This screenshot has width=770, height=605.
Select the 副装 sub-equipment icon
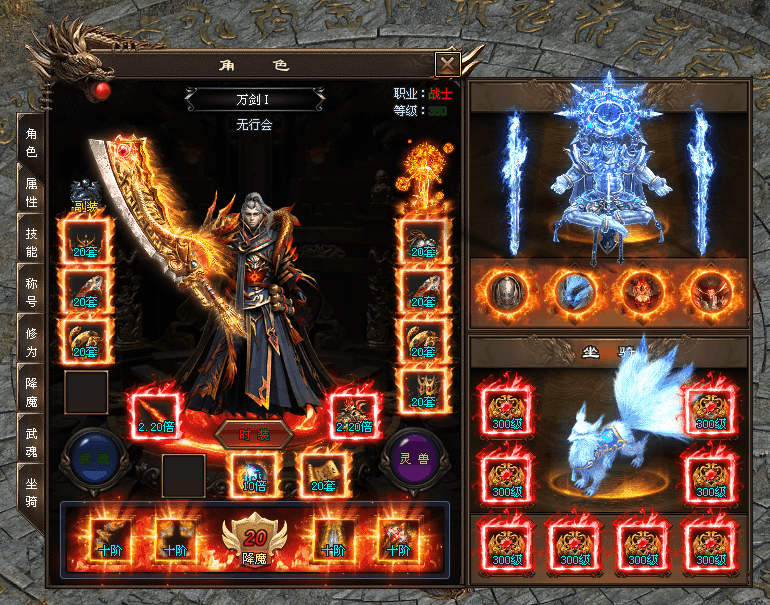point(84,195)
